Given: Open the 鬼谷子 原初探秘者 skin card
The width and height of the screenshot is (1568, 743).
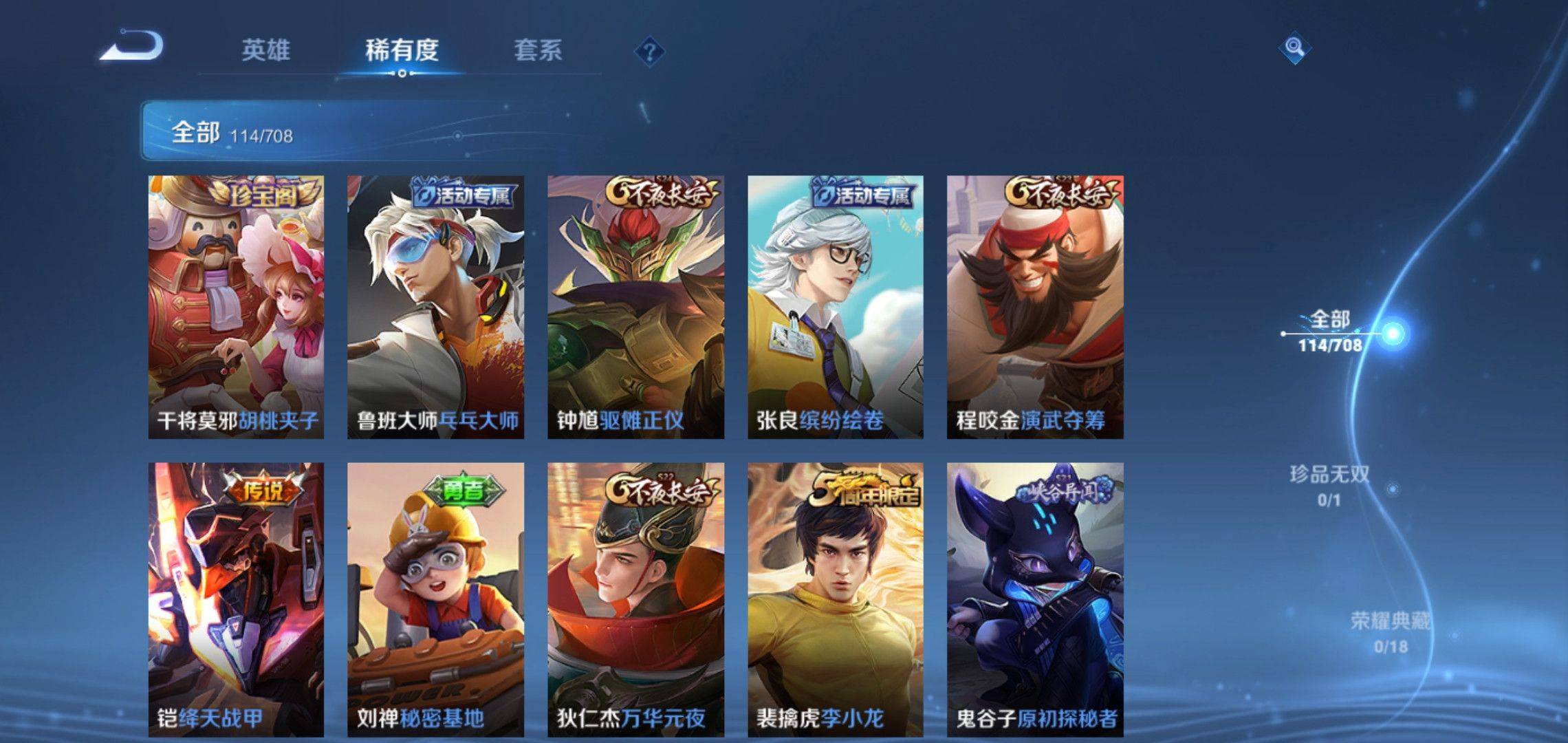Looking at the screenshot, I should (x=1035, y=599).
